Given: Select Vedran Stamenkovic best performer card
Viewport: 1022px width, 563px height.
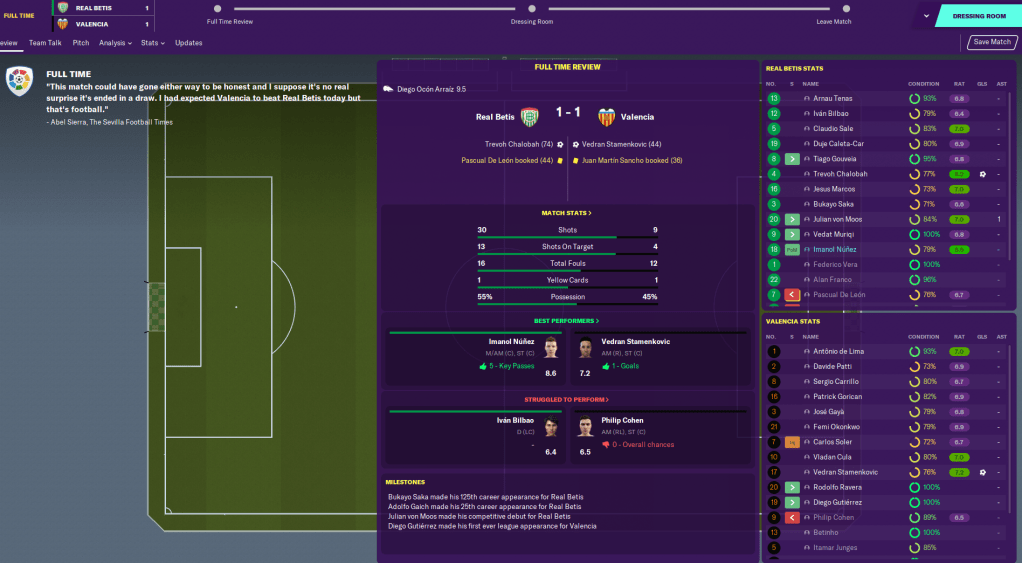Looking at the screenshot, I should pyautogui.click(x=660, y=357).
